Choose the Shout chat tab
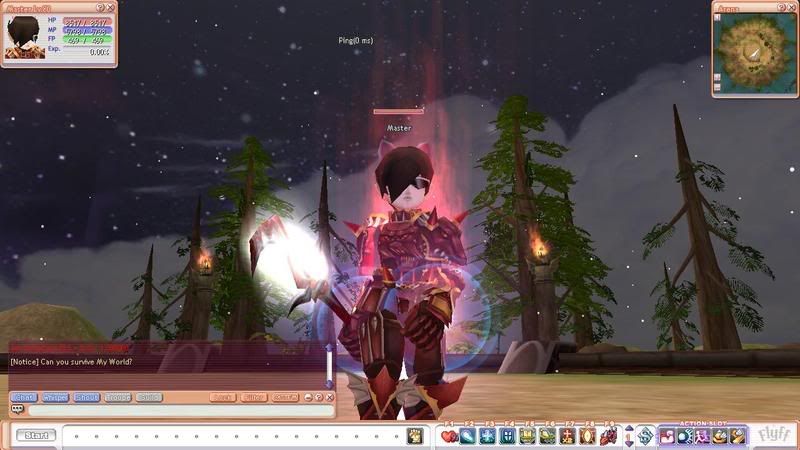 point(86,397)
